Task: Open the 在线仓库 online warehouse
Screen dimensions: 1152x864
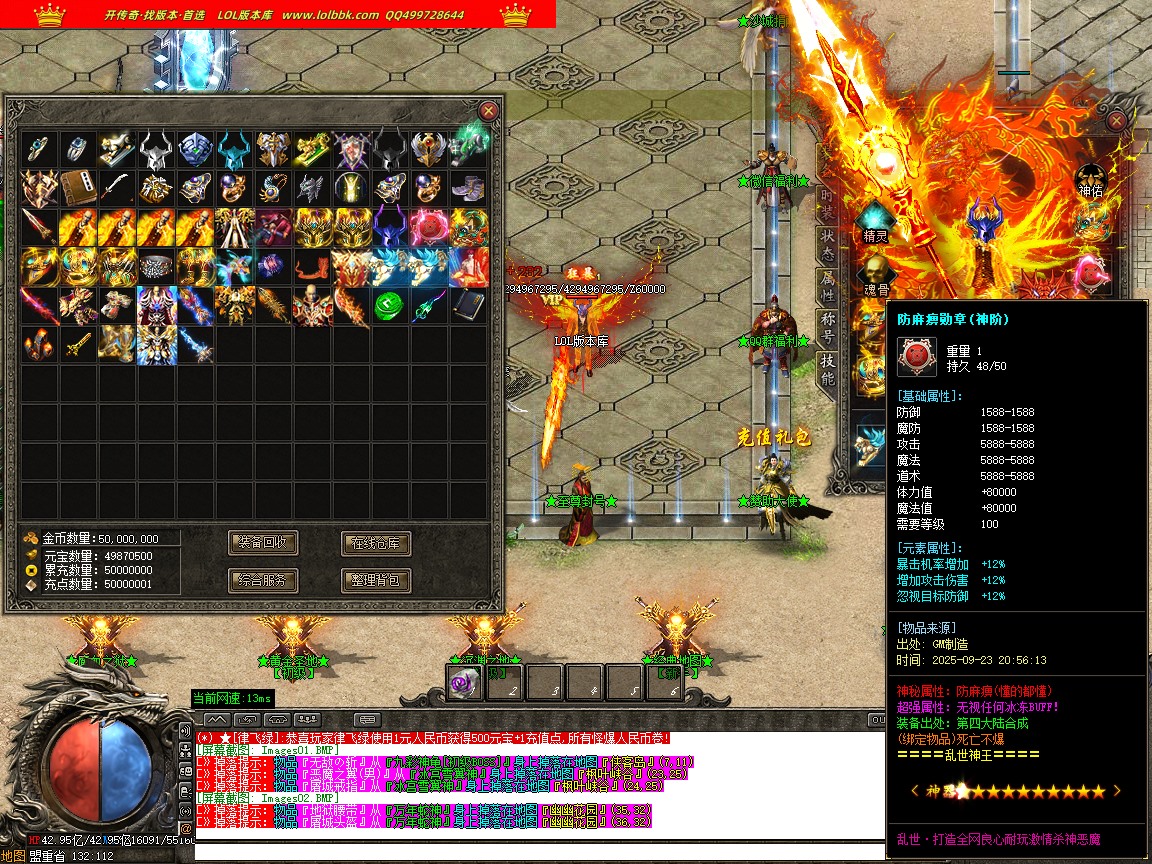Action: pyautogui.click(x=376, y=543)
